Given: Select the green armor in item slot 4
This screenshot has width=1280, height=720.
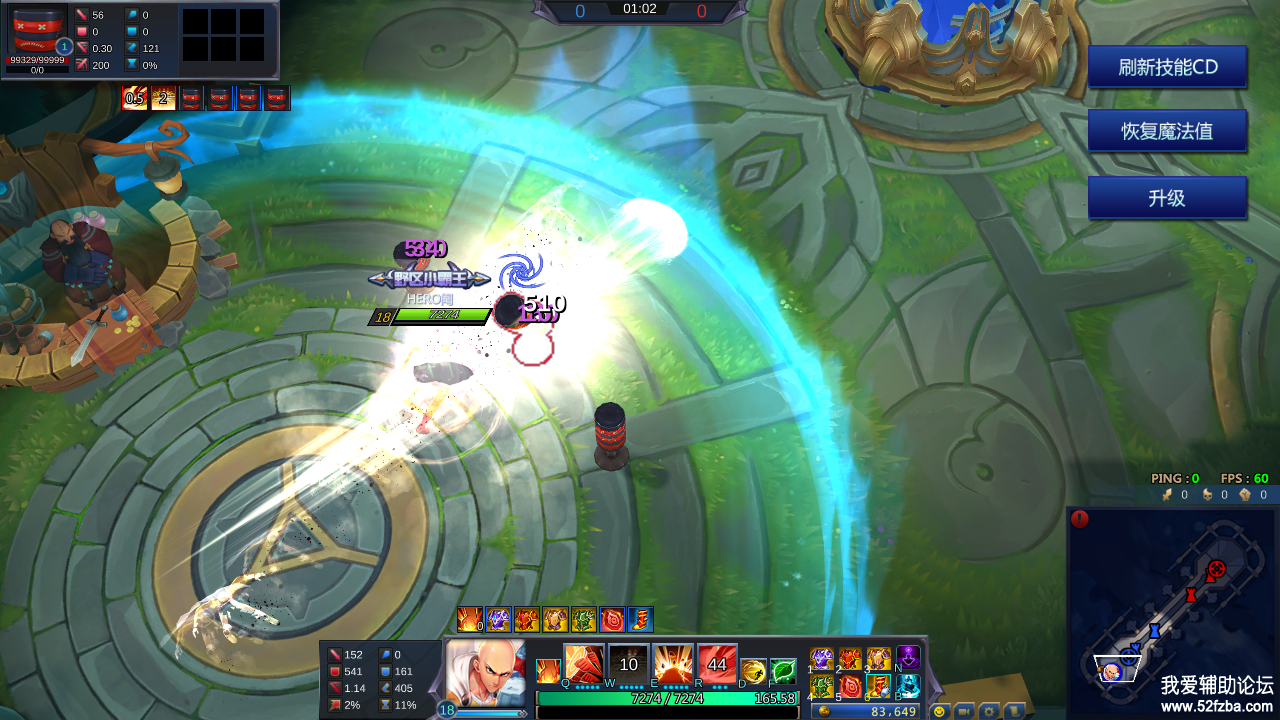Looking at the screenshot, I should coord(822,687).
